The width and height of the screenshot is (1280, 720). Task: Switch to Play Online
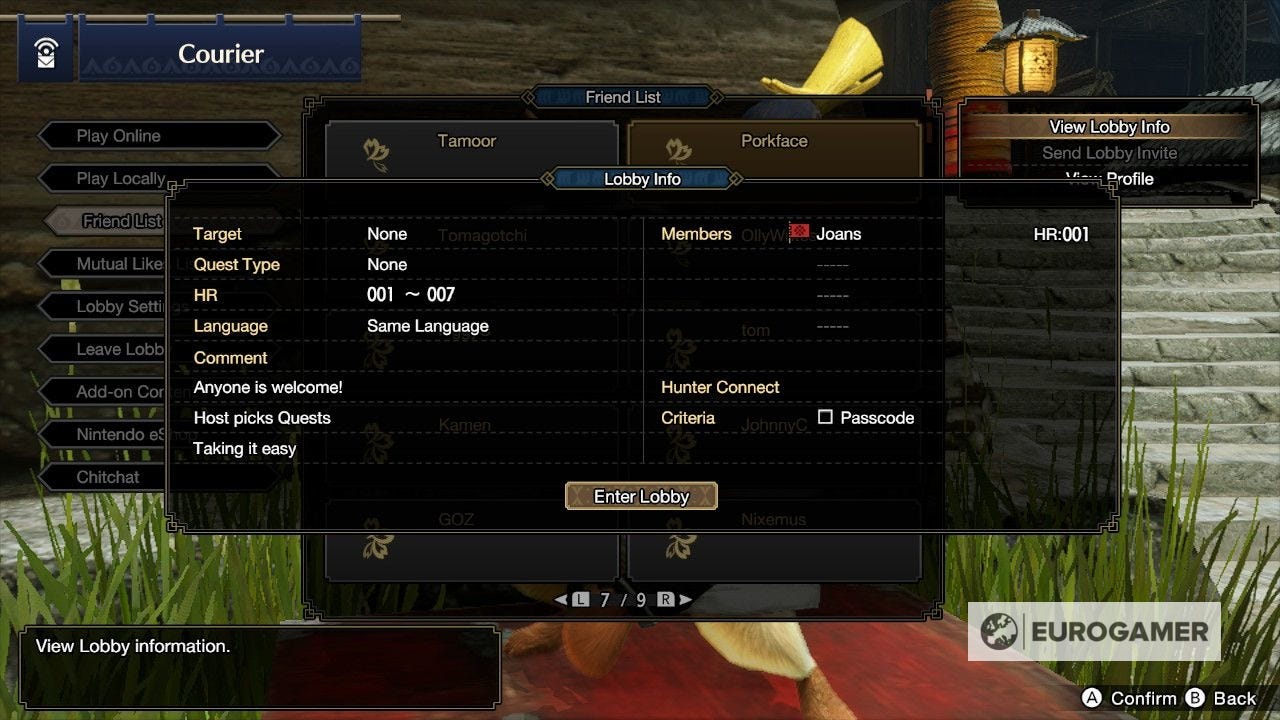click(x=120, y=135)
